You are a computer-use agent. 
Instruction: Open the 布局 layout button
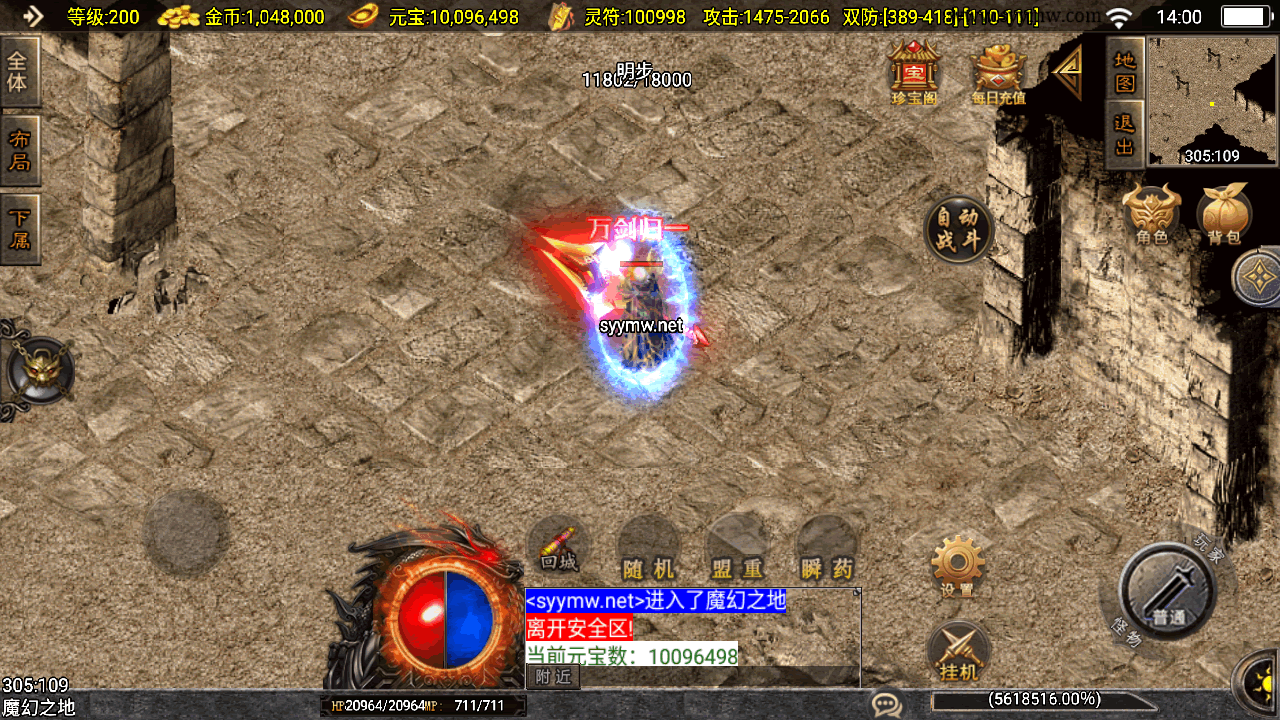pyautogui.click(x=19, y=151)
